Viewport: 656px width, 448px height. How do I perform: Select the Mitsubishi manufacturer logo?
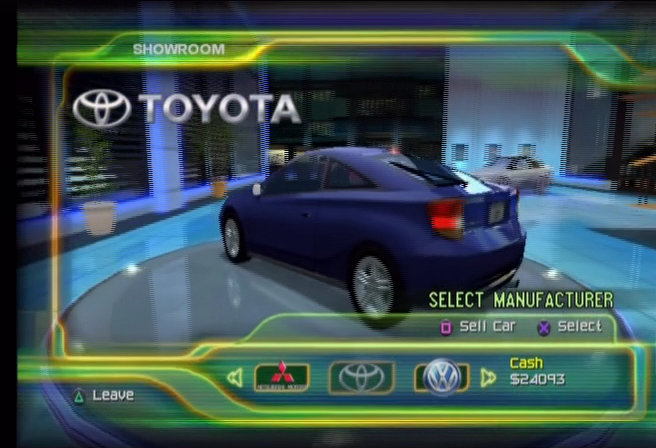click(281, 377)
